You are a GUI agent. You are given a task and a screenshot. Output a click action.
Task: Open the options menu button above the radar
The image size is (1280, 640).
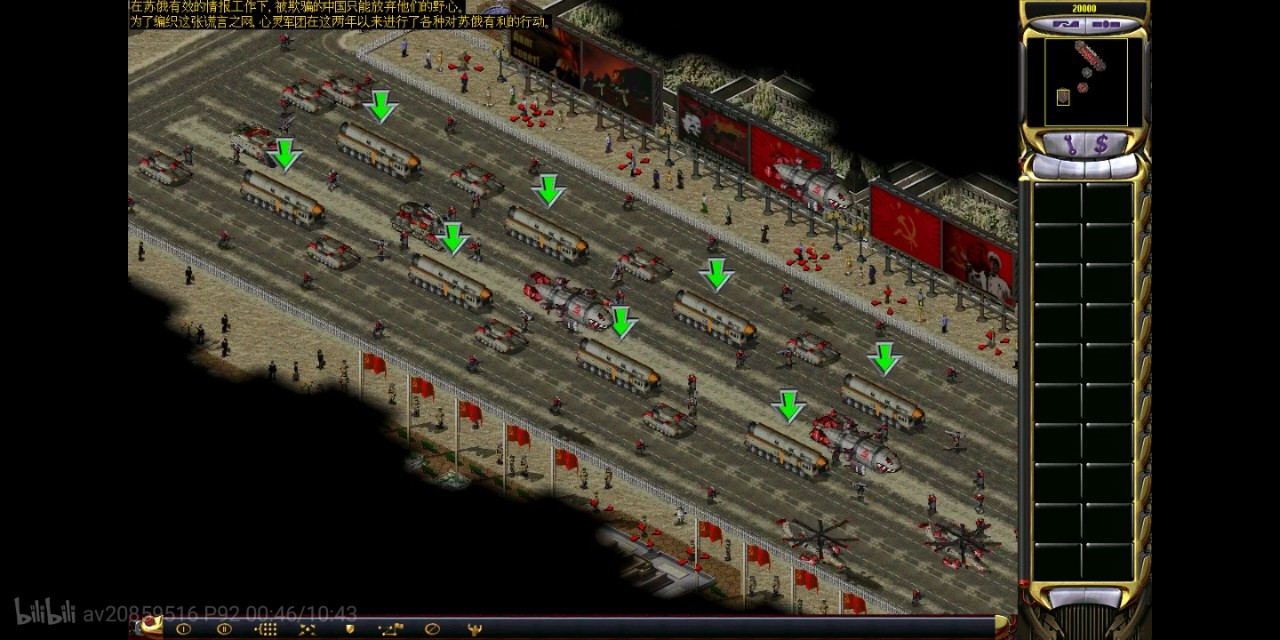point(1105,24)
